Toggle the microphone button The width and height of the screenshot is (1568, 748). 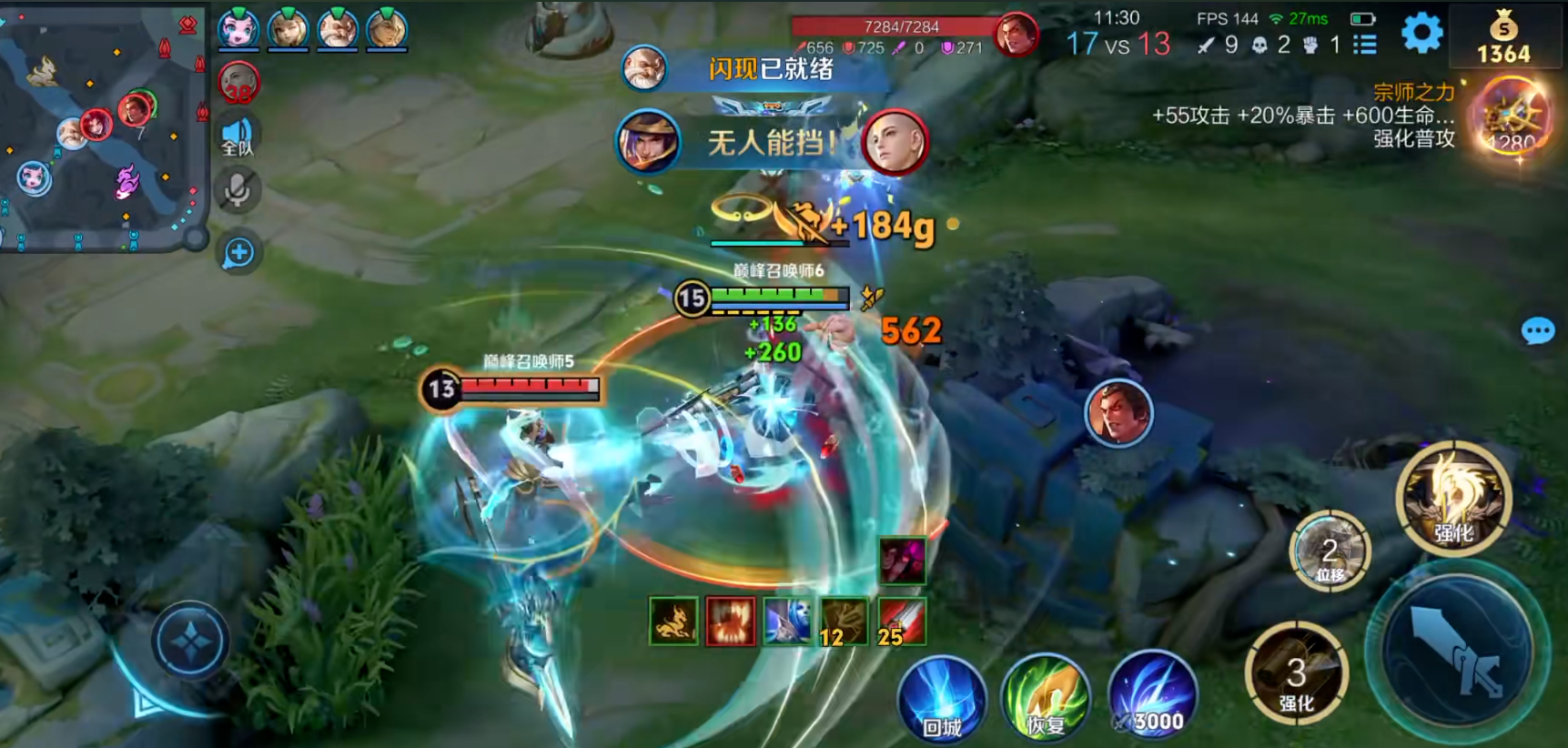tap(238, 190)
